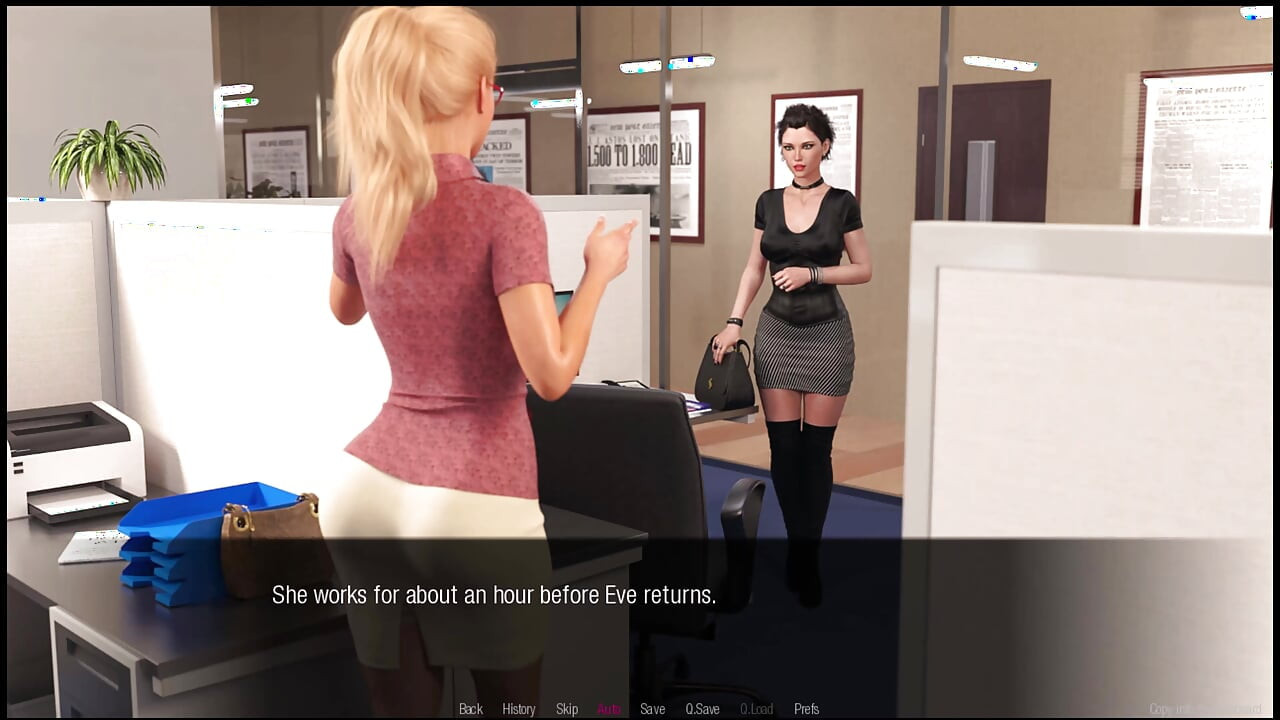Enable Skip mode
1280x720 pixels.
click(x=566, y=708)
